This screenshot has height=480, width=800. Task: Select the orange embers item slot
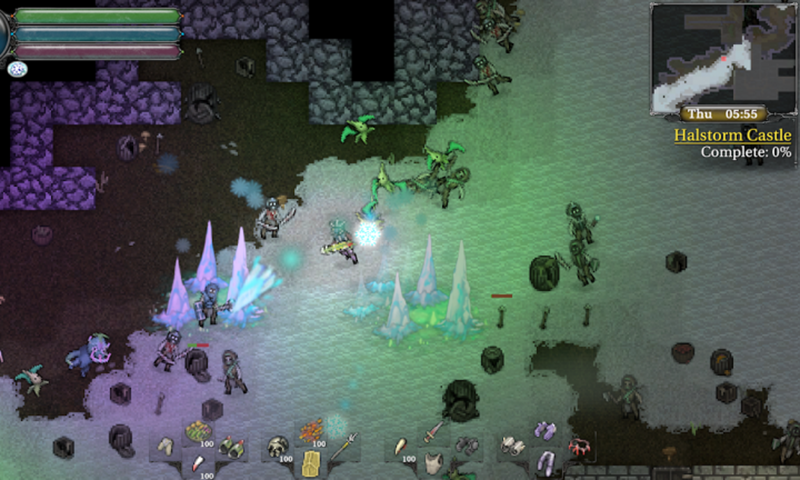click(311, 431)
